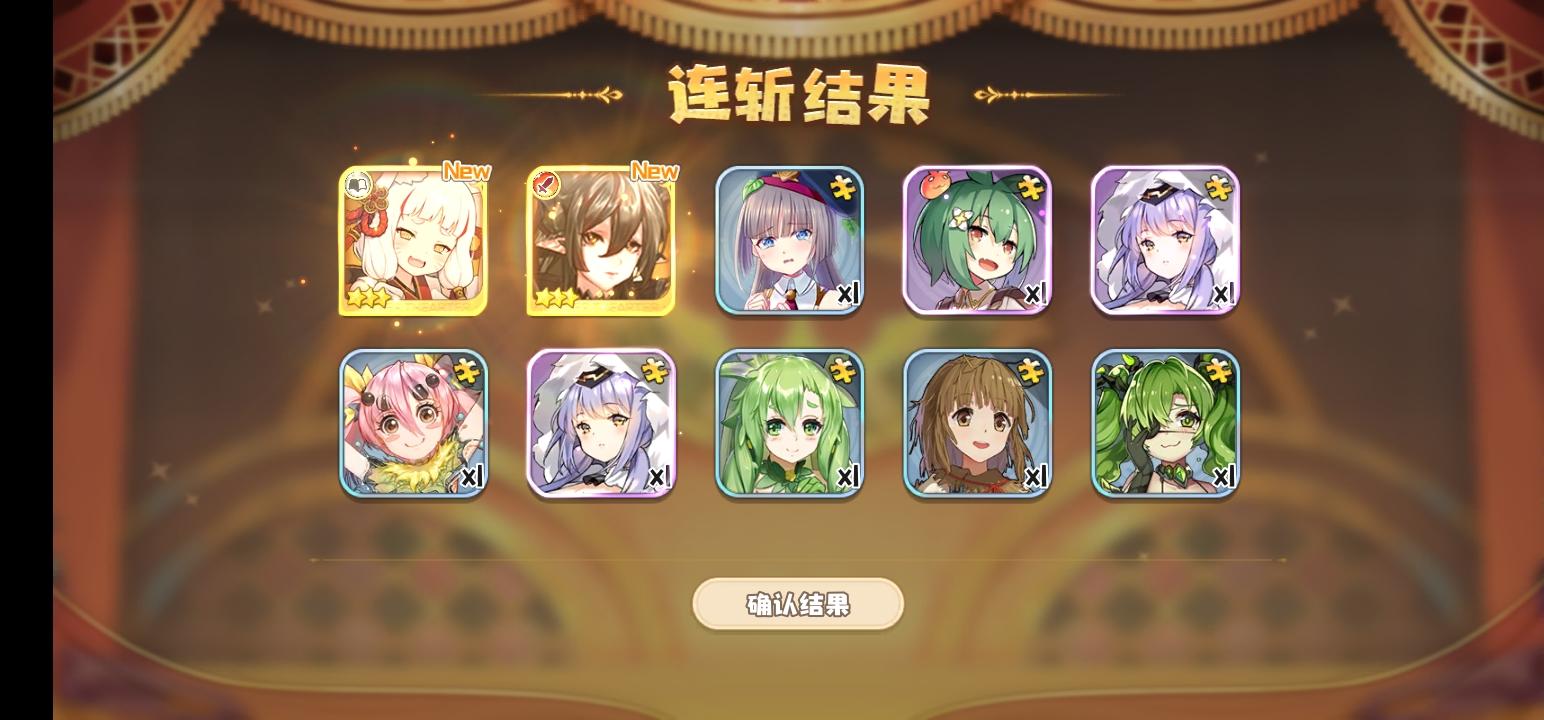The width and height of the screenshot is (1544, 720).
Task: Click the book badge on the white-haired New card
Action: click(359, 184)
